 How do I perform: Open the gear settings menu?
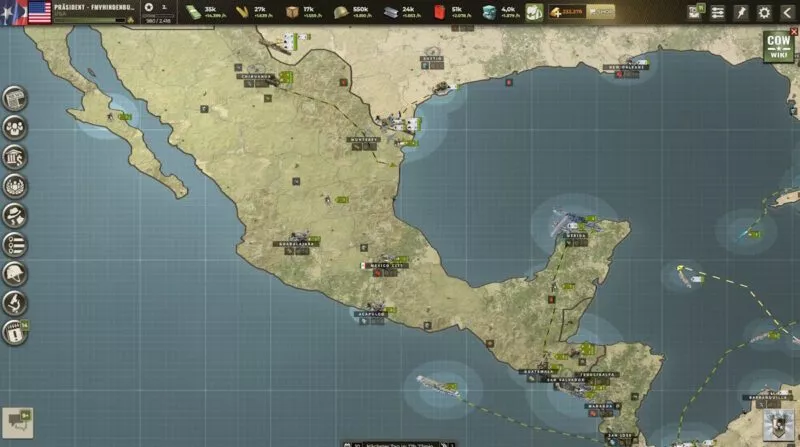coord(764,12)
